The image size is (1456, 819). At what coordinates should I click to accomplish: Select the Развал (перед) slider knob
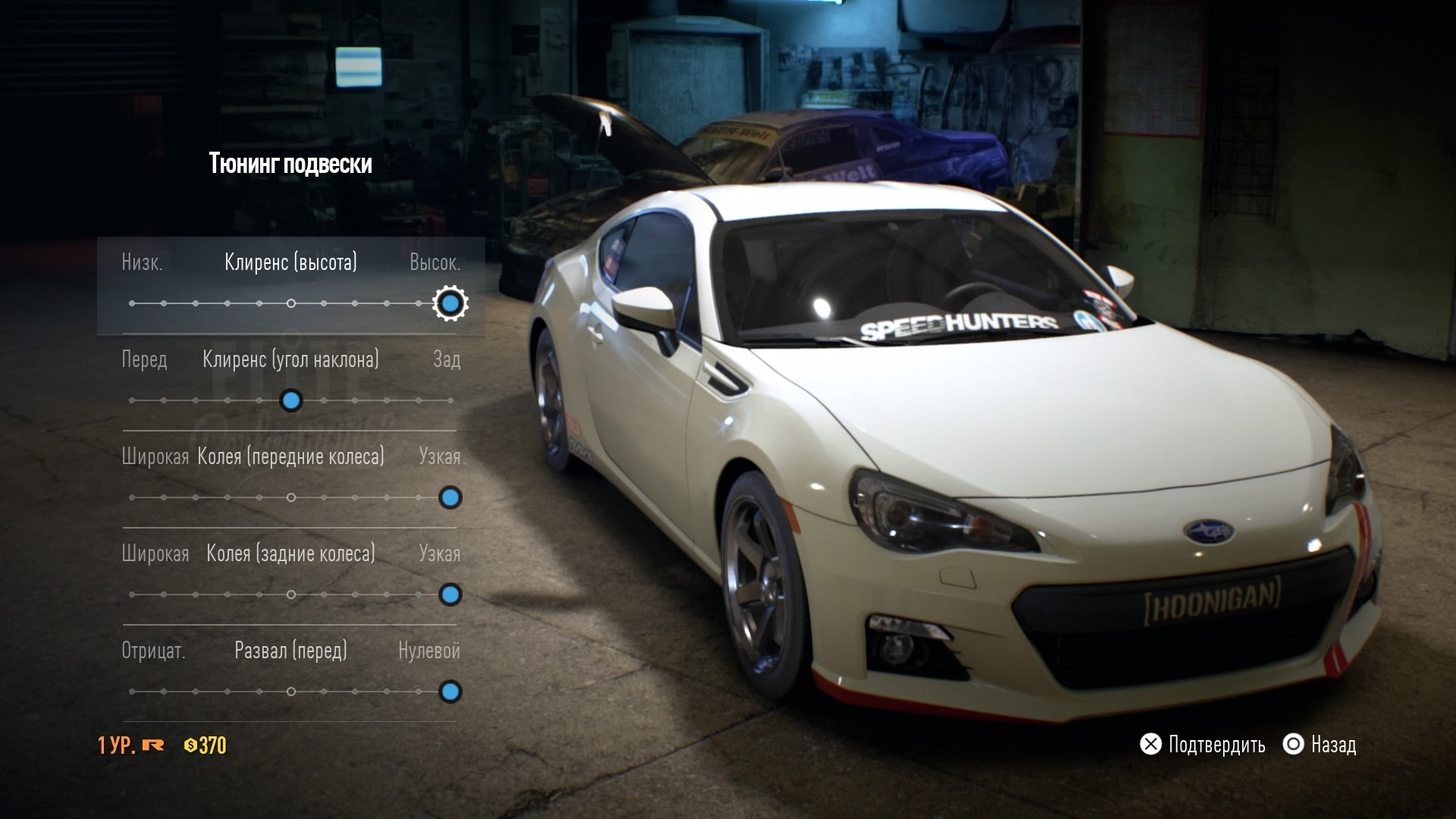(450, 692)
